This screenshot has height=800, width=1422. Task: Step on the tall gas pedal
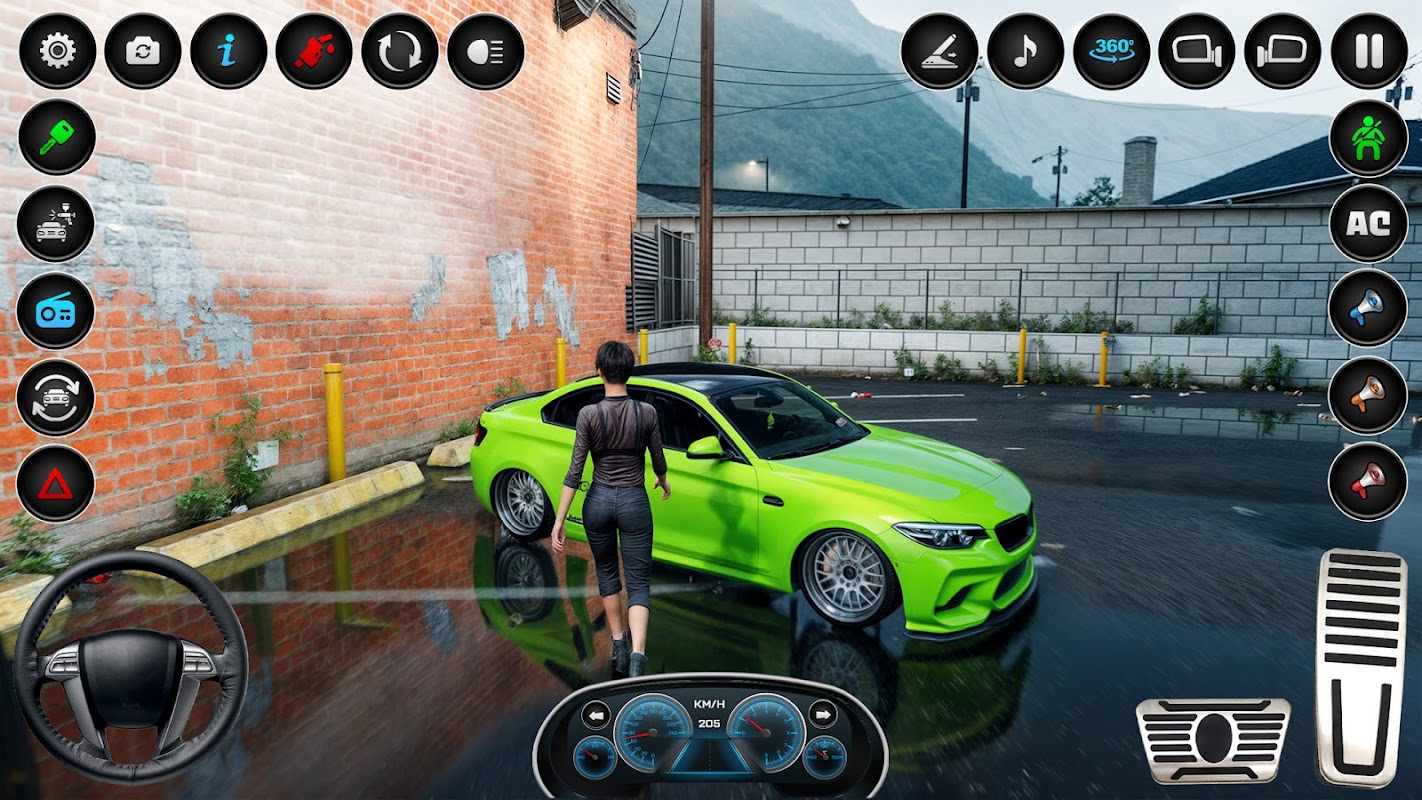coord(1360,667)
